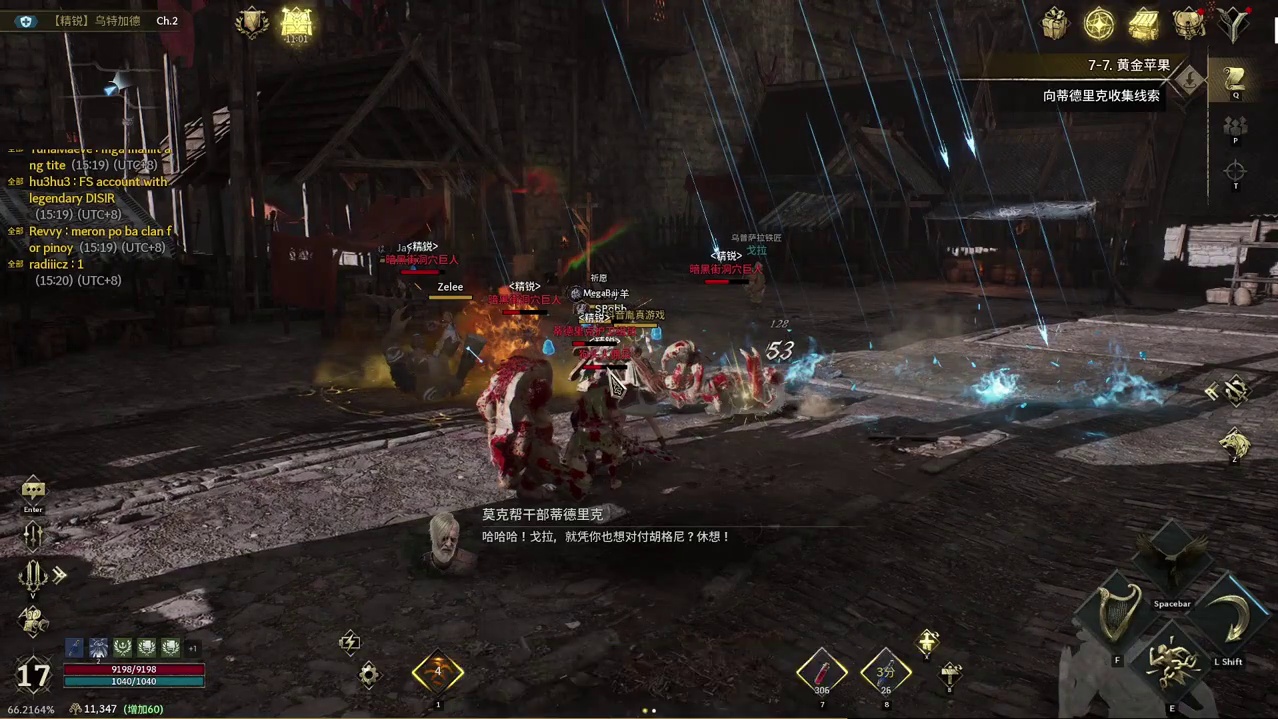
Task: Open the golden shield icon at top
Action: (251, 23)
